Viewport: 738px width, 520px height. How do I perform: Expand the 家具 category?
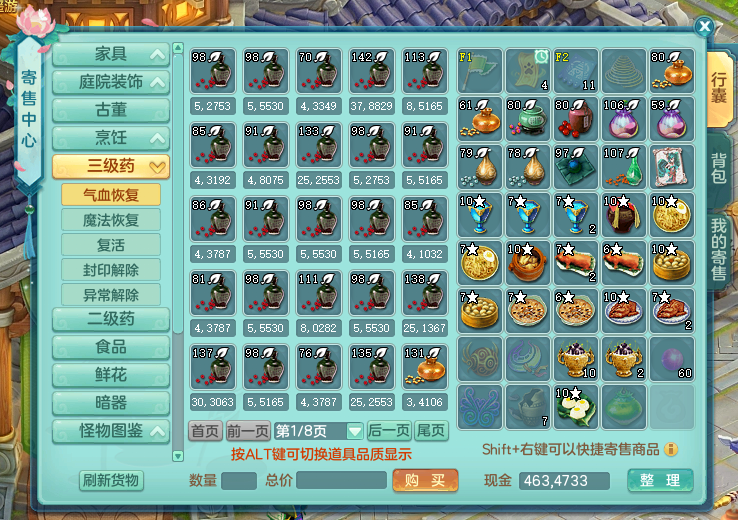(x=110, y=55)
